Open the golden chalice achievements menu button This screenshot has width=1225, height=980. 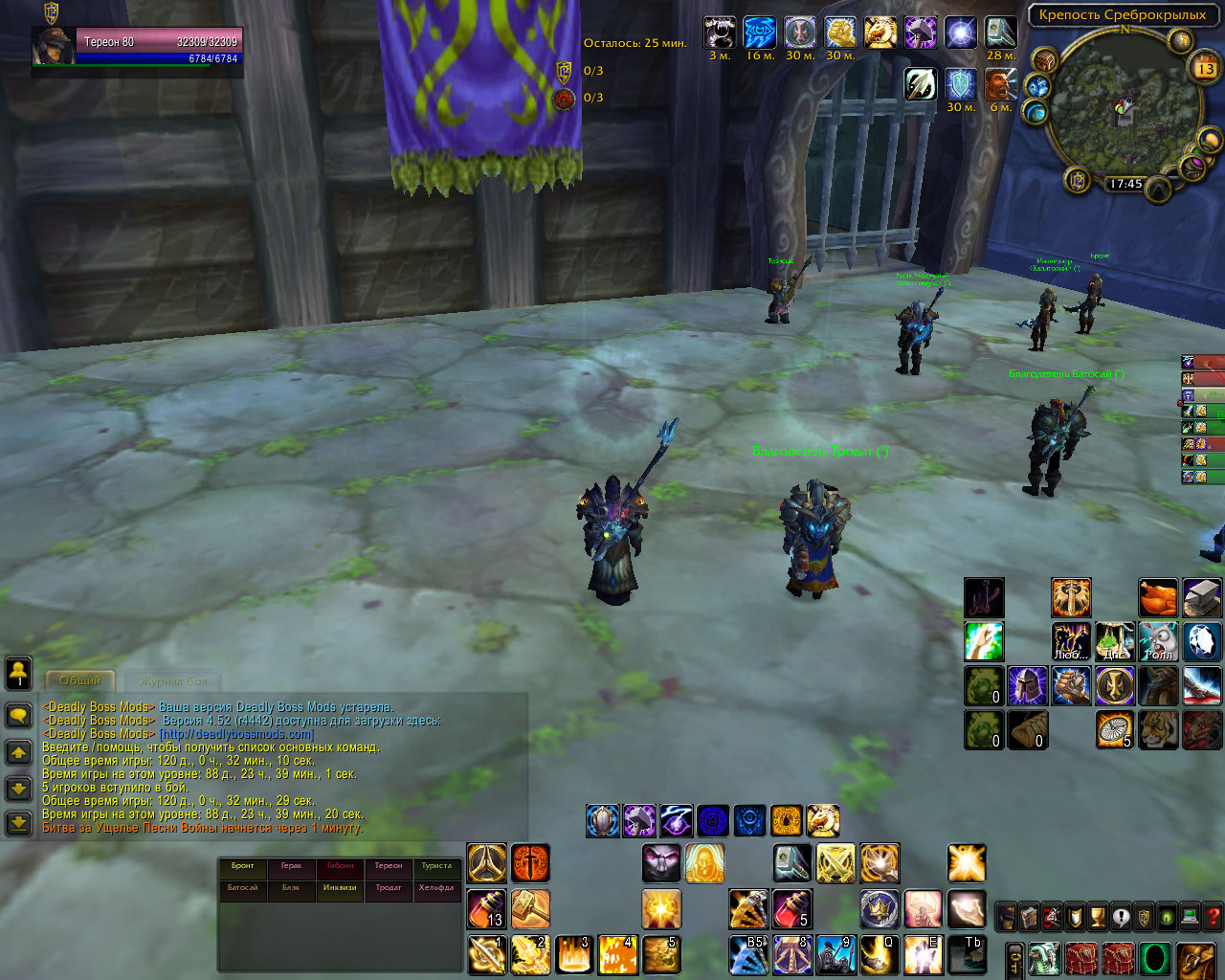[x=1098, y=917]
